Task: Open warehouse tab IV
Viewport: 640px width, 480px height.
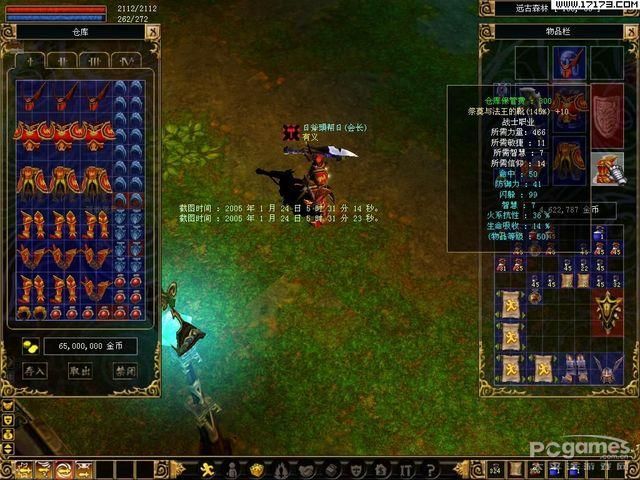Action: [127, 60]
